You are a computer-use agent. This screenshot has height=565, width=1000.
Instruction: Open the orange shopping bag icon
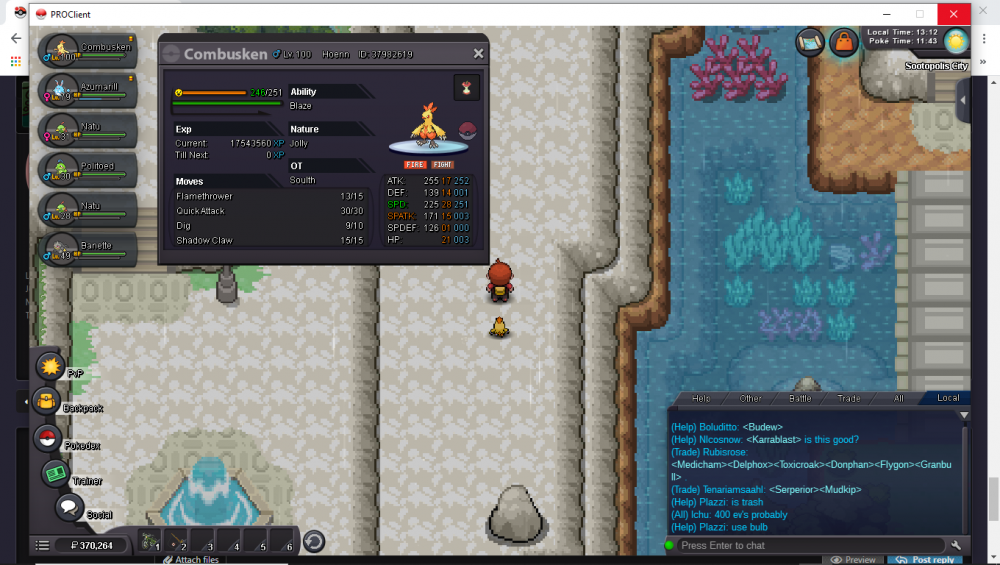coord(843,42)
